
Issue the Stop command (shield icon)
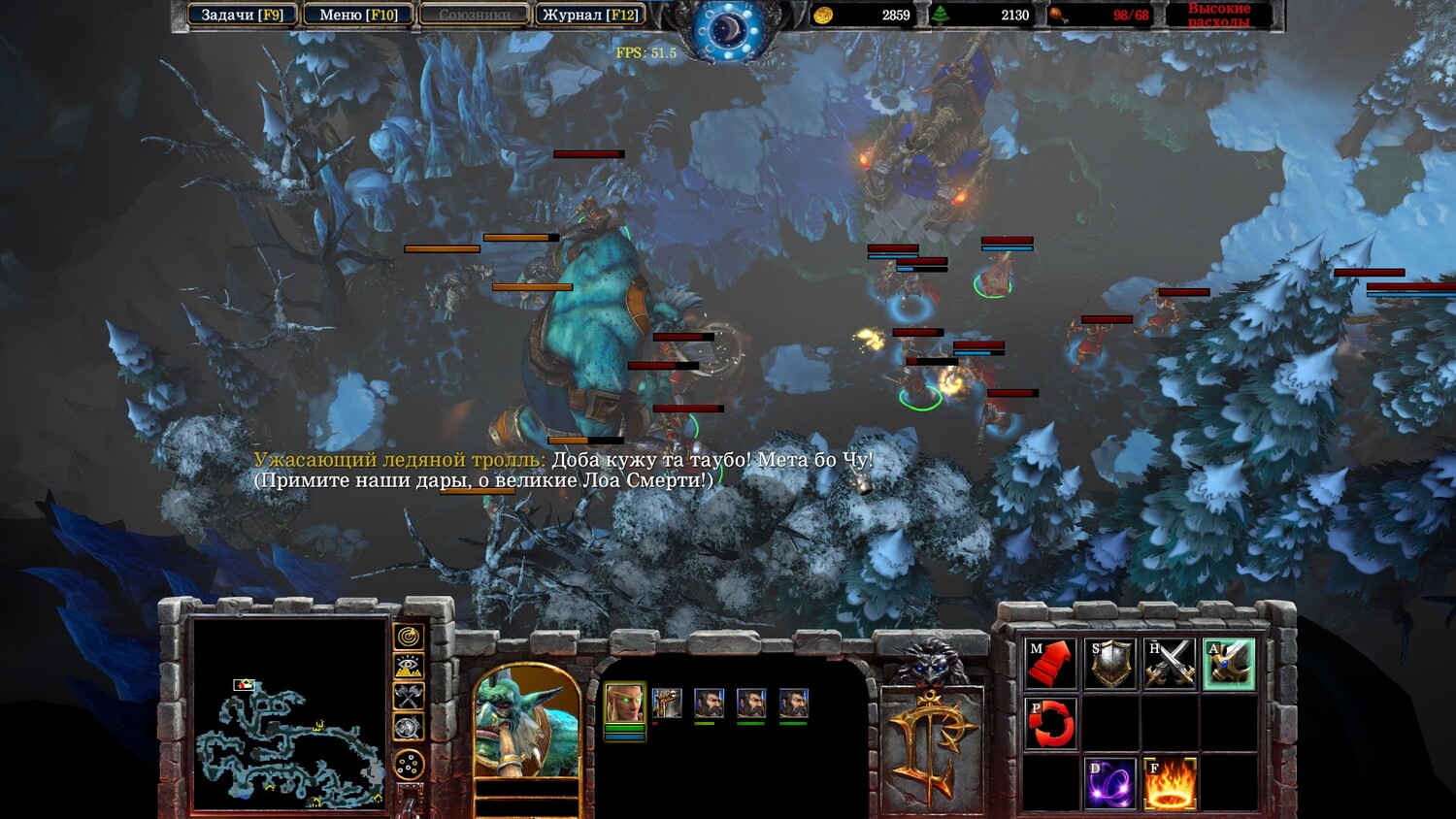(x=1110, y=664)
